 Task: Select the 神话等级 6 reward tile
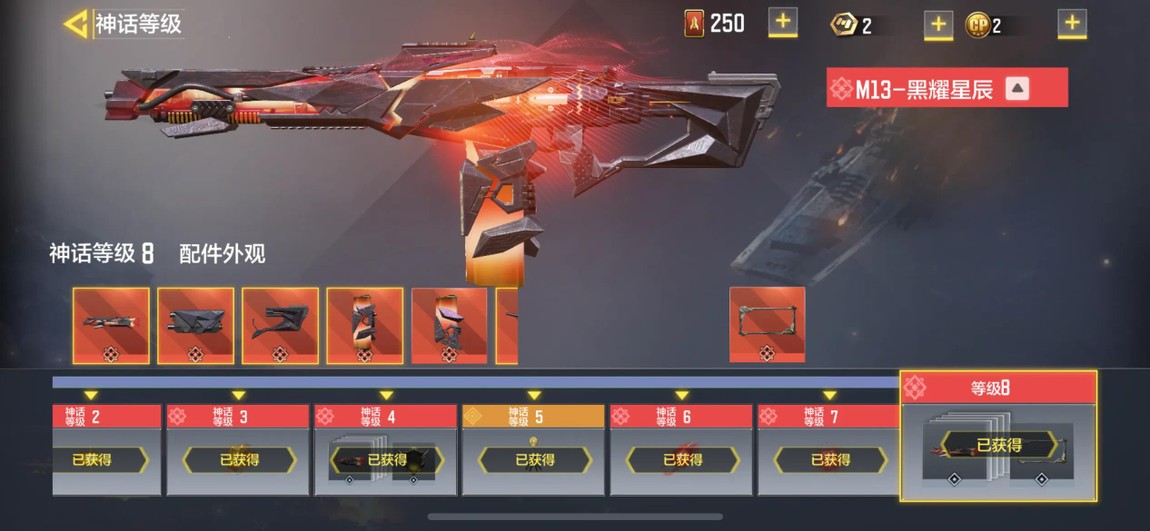coord(681,450)
